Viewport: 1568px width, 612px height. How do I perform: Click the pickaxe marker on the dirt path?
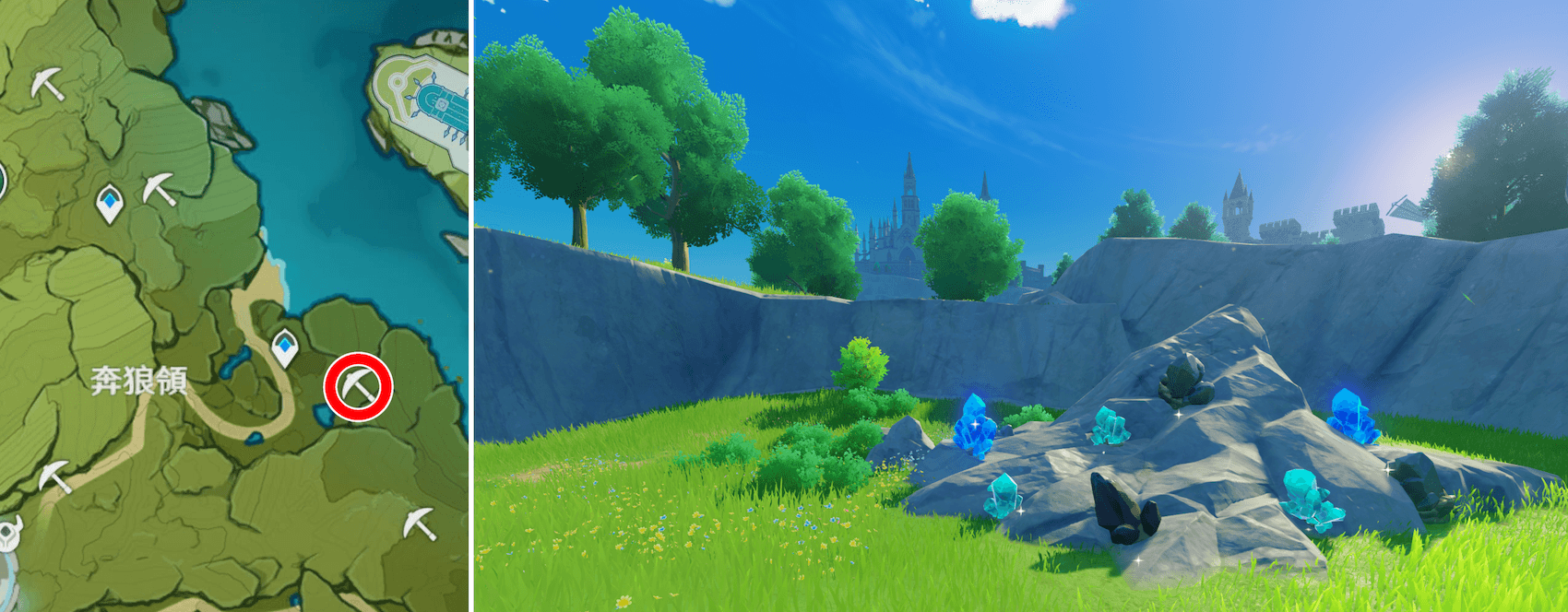pyautogui.click(x=53, y=477)
